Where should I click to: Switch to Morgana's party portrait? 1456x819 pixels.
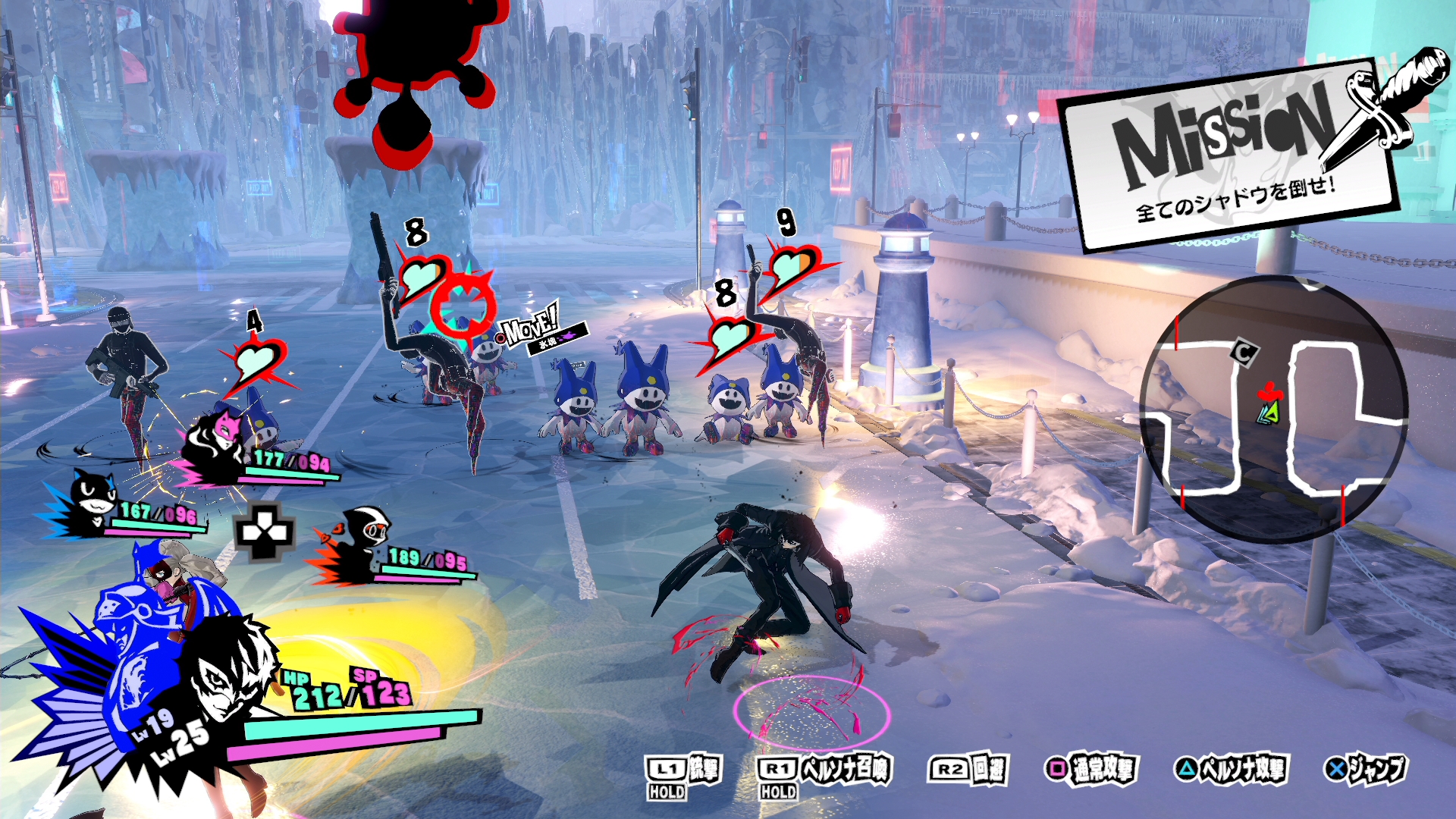[x=93, y=500]
